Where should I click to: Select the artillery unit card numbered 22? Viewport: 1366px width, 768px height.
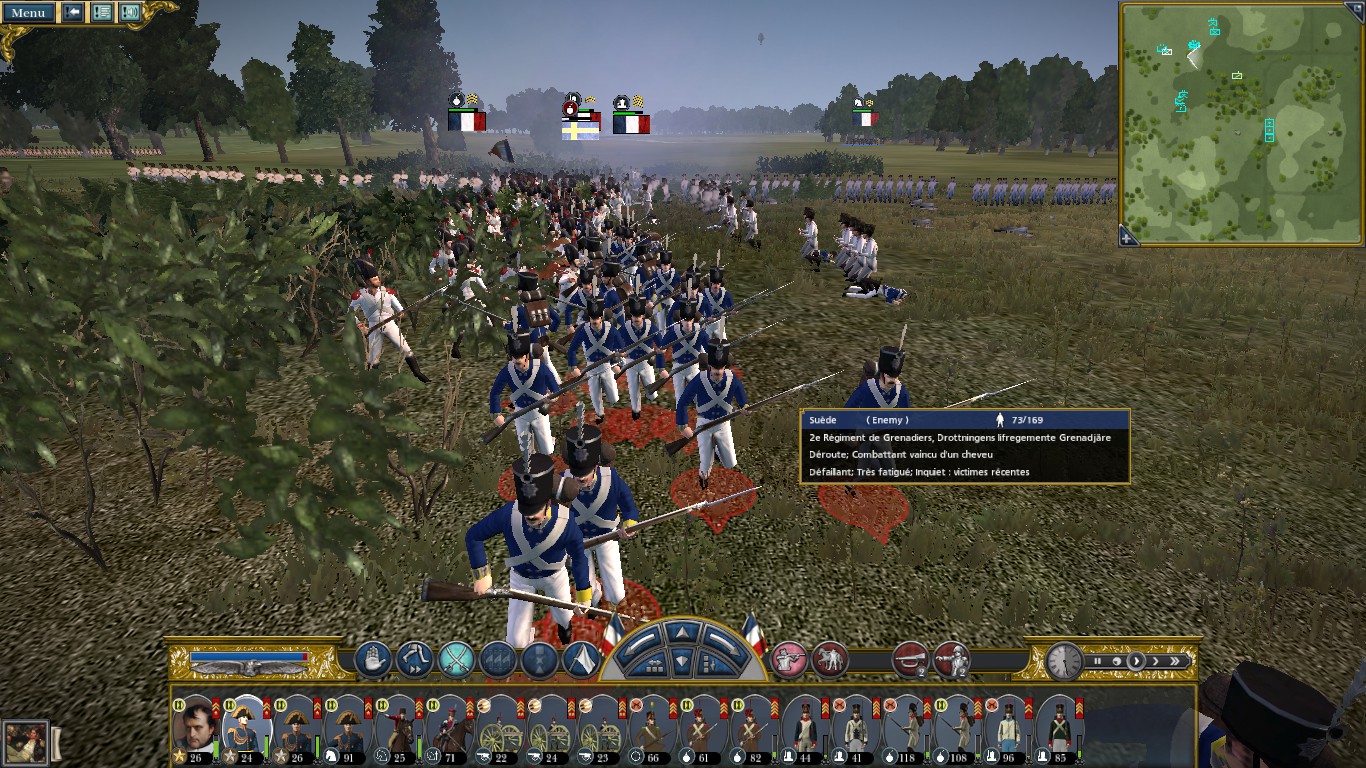(x=500, y=725)
